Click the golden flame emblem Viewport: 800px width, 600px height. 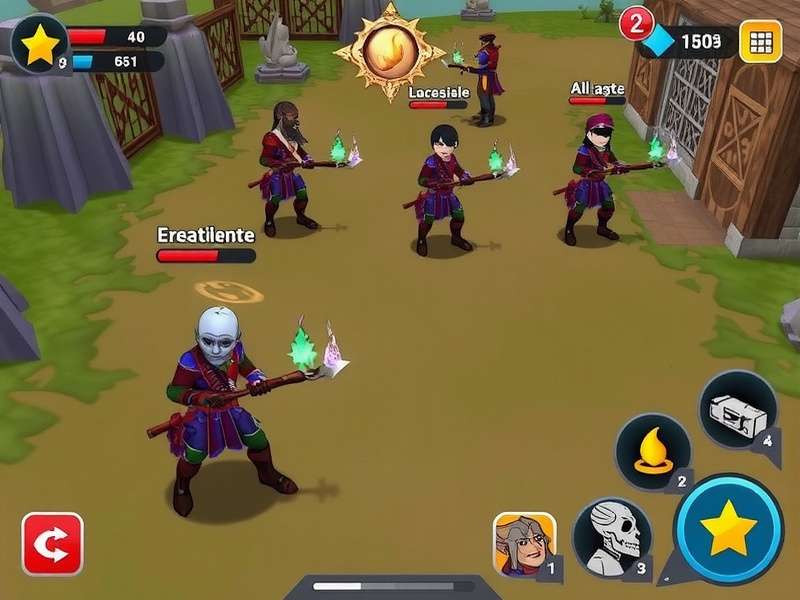(389, 51)
